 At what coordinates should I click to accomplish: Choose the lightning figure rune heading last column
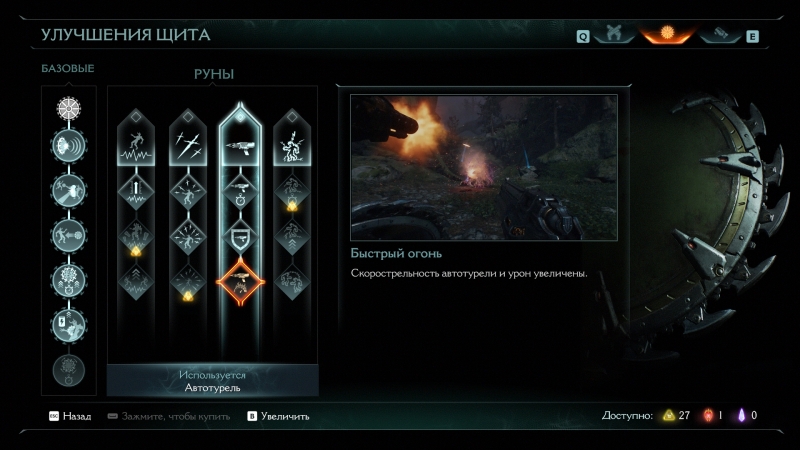(292, 150)
